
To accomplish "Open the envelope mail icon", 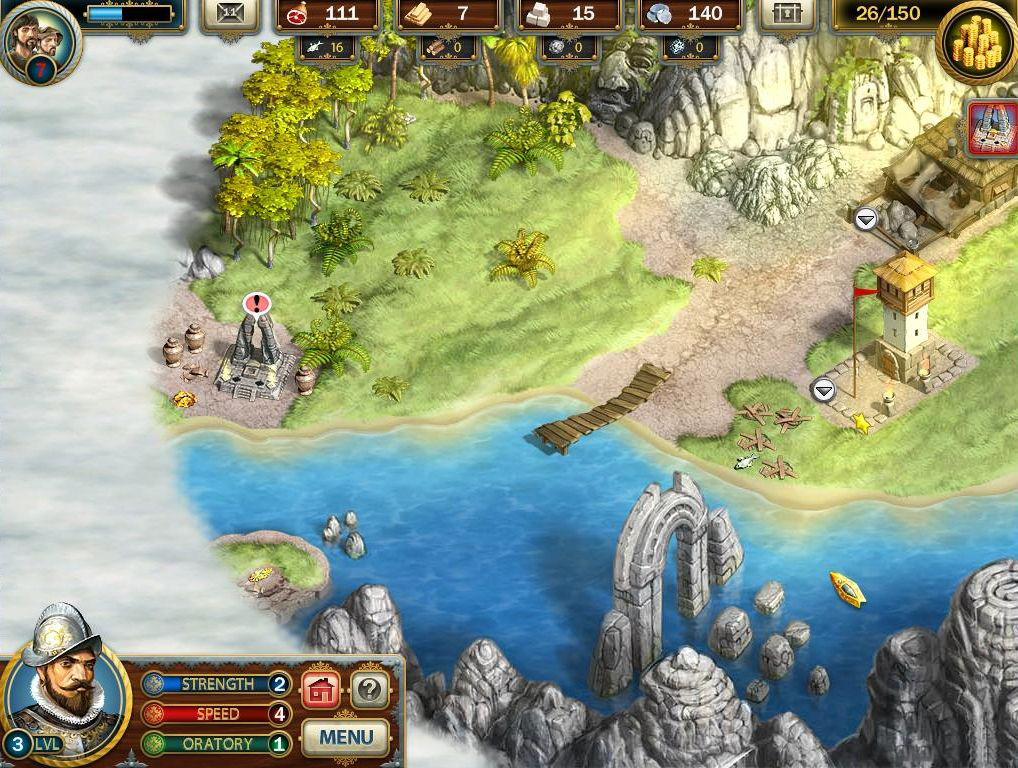I will 230,14.
